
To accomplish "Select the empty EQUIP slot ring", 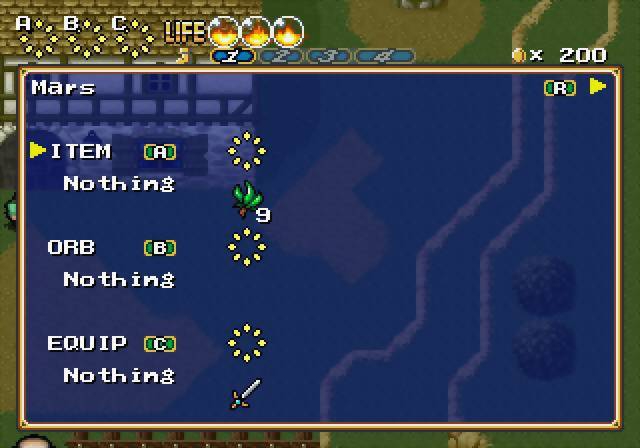I will [246, 342].
